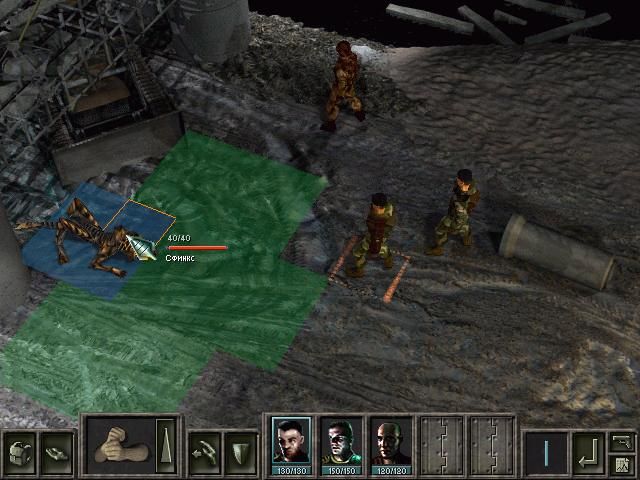Click the blue vertical bar indicator button

click(546, 451)
